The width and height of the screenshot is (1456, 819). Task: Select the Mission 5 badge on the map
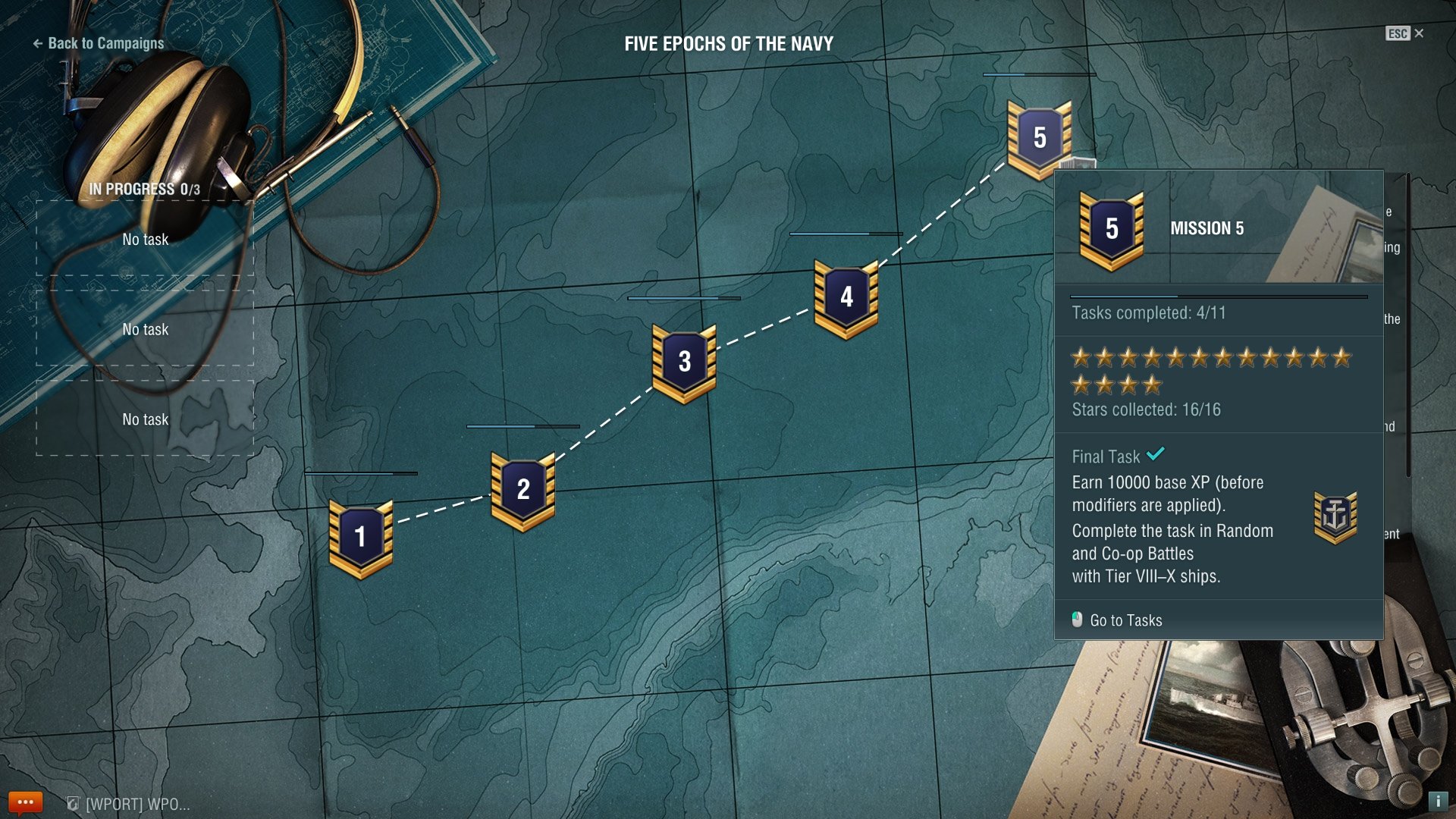[1039, 138]
